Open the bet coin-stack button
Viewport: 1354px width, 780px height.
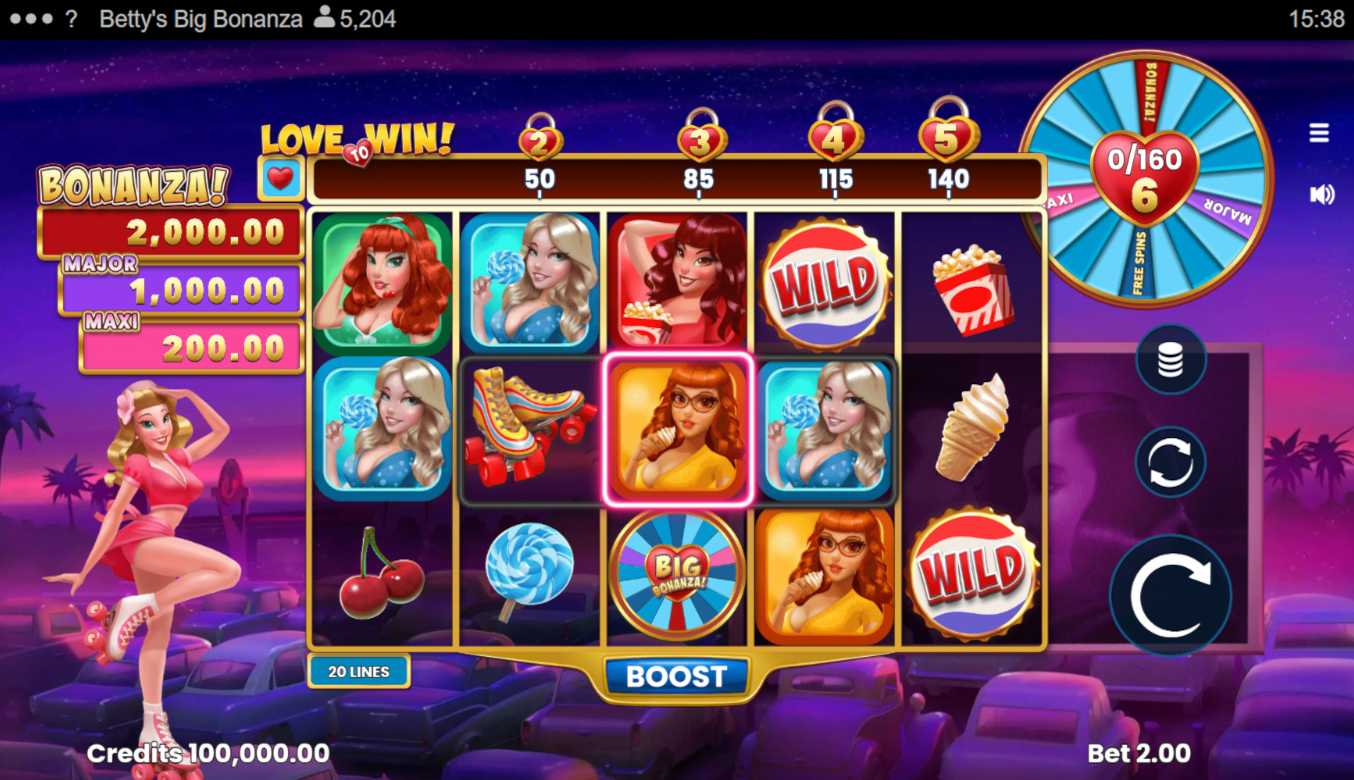[x=1170, y=360]
